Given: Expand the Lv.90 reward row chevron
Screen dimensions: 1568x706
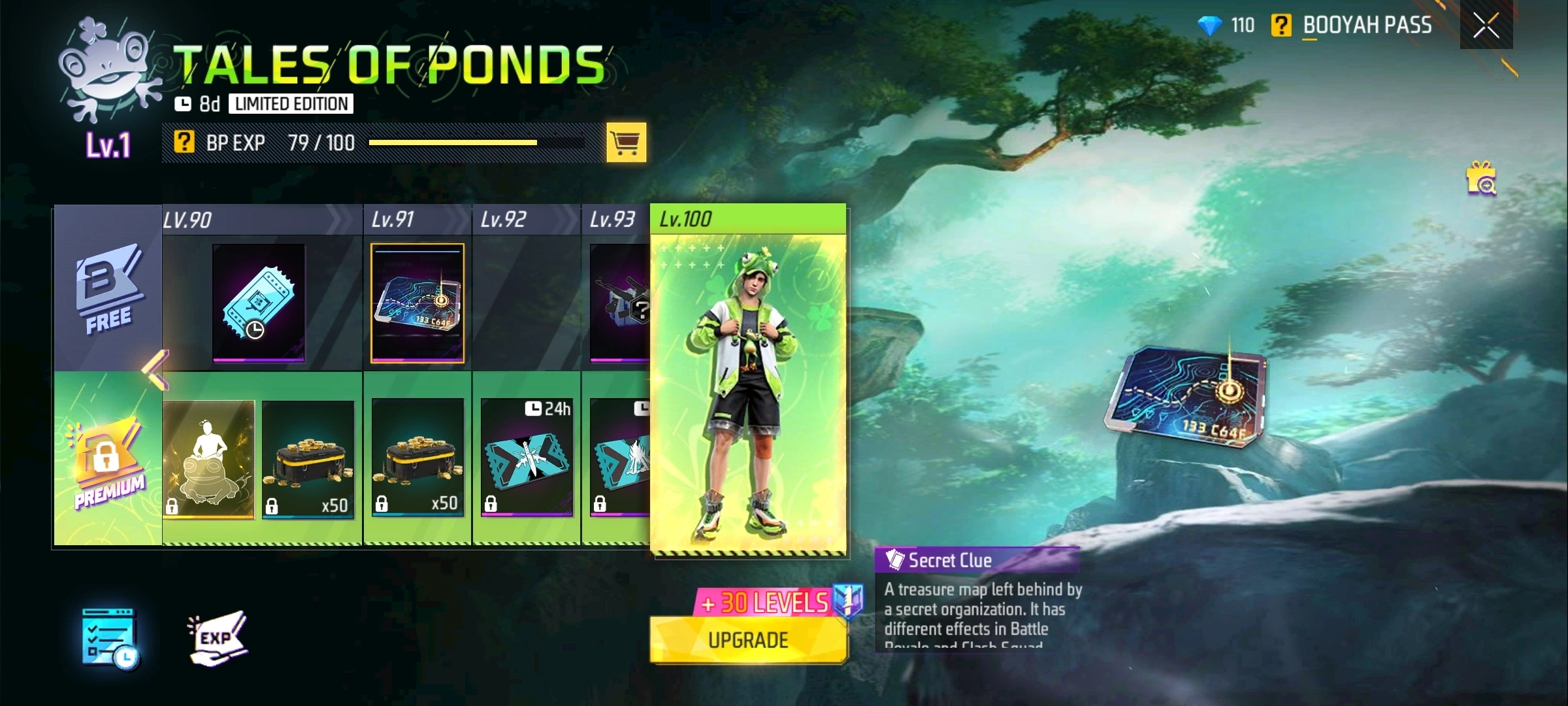Looking at the screenshot, I should pos(335,221).
